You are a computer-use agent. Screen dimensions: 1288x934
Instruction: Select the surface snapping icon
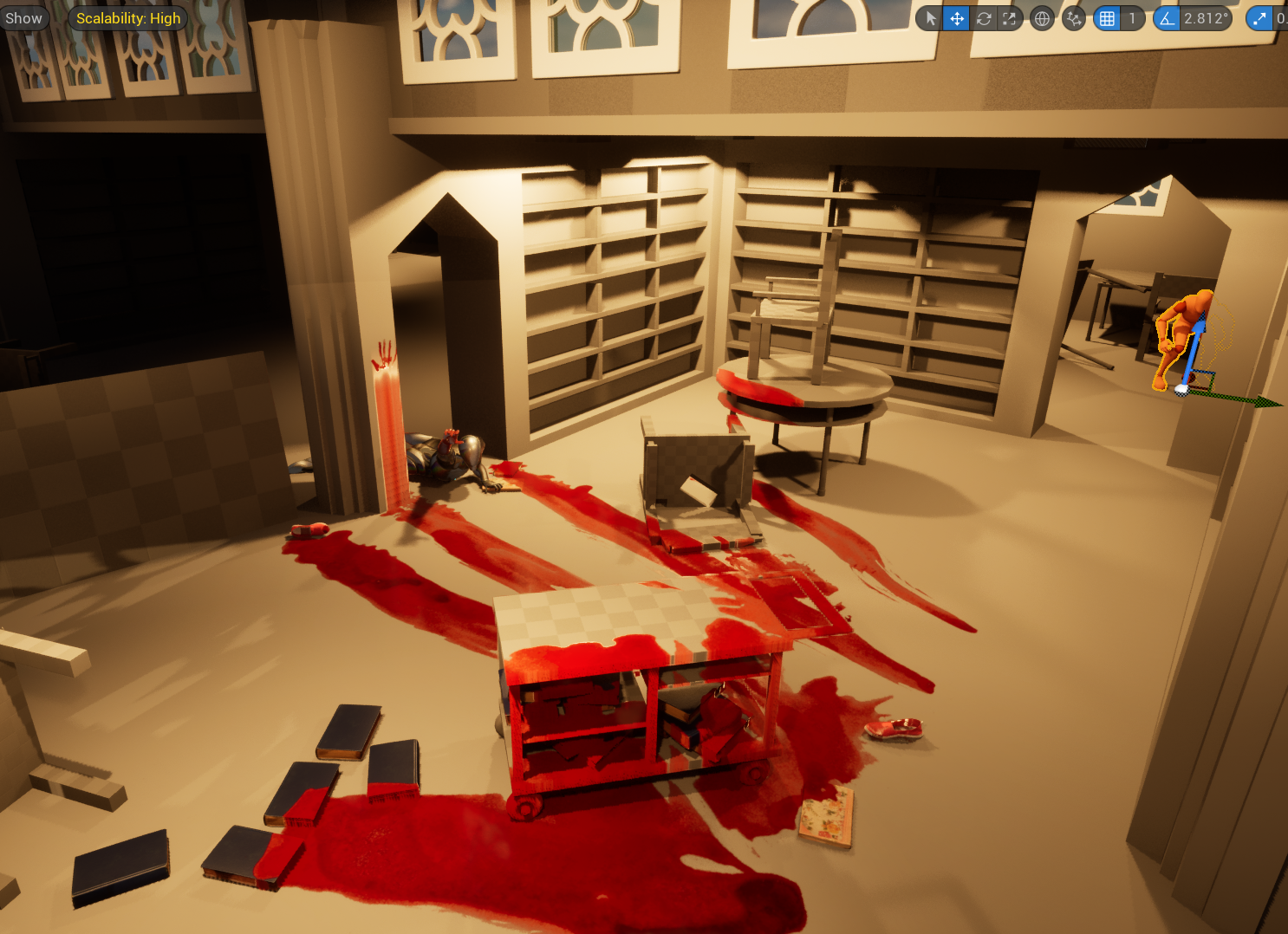click(x=1073, y=18)
